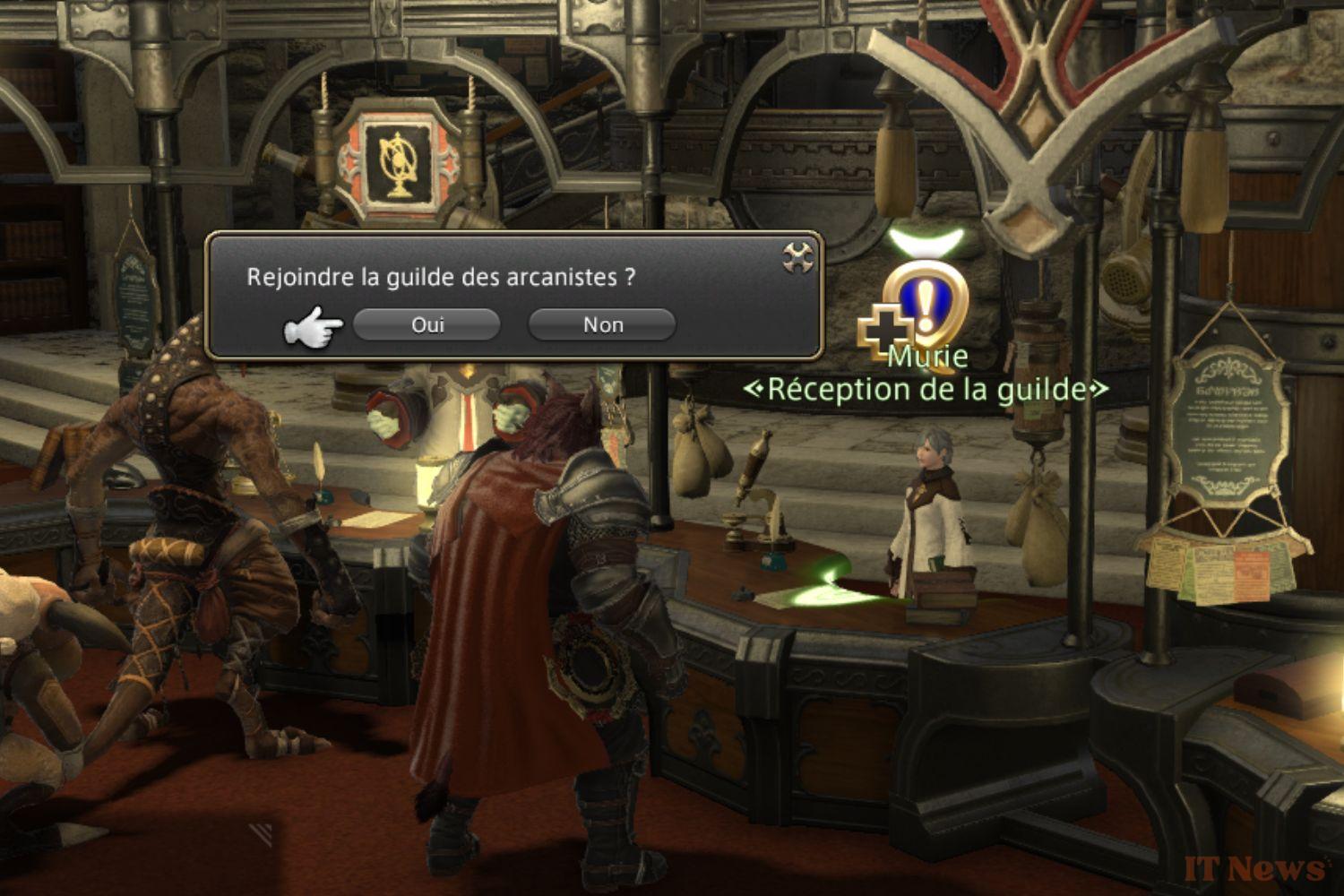Decline the guild invitation with Non

(602, 324)
